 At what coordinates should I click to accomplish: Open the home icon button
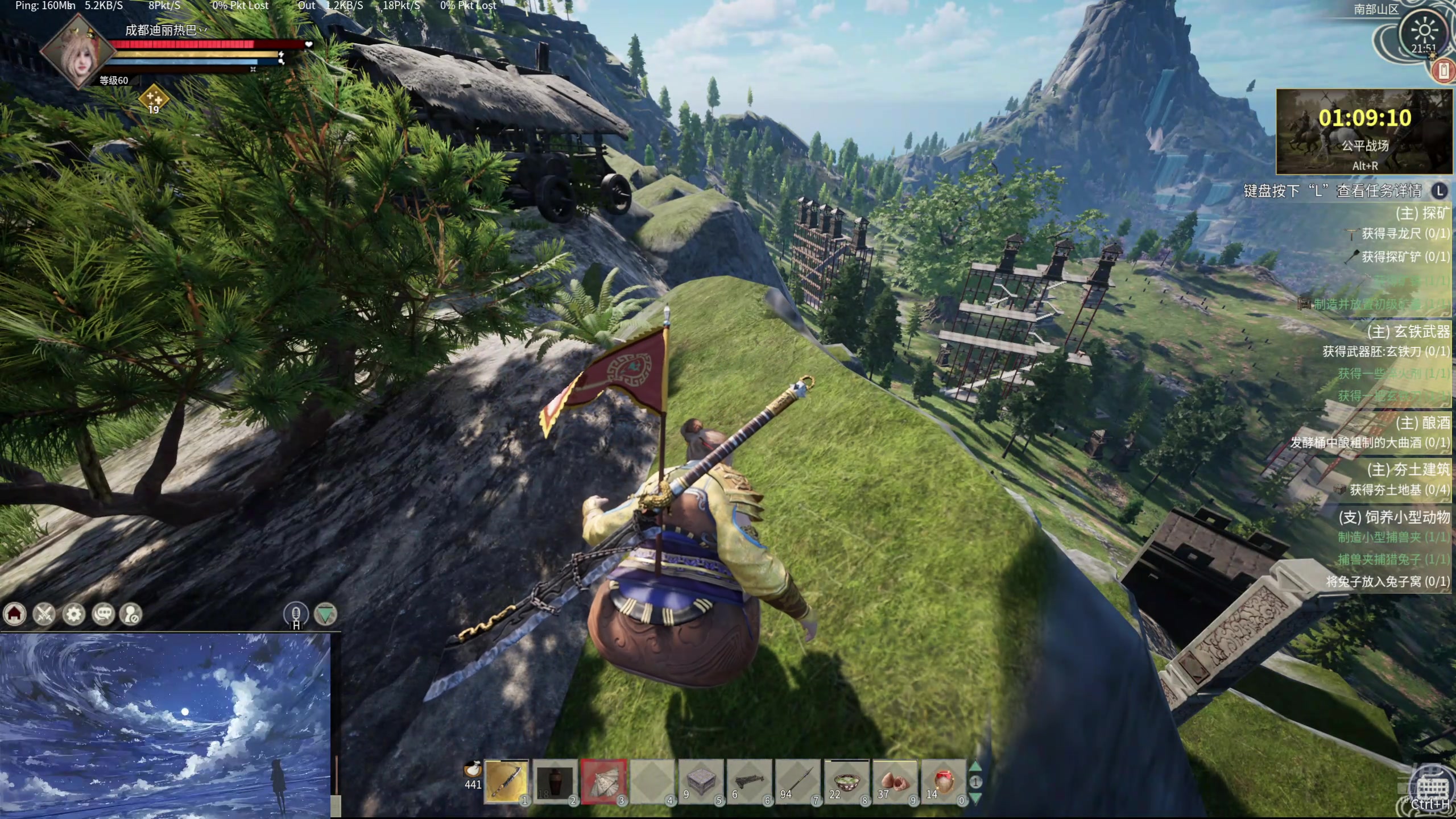[15, 614]
